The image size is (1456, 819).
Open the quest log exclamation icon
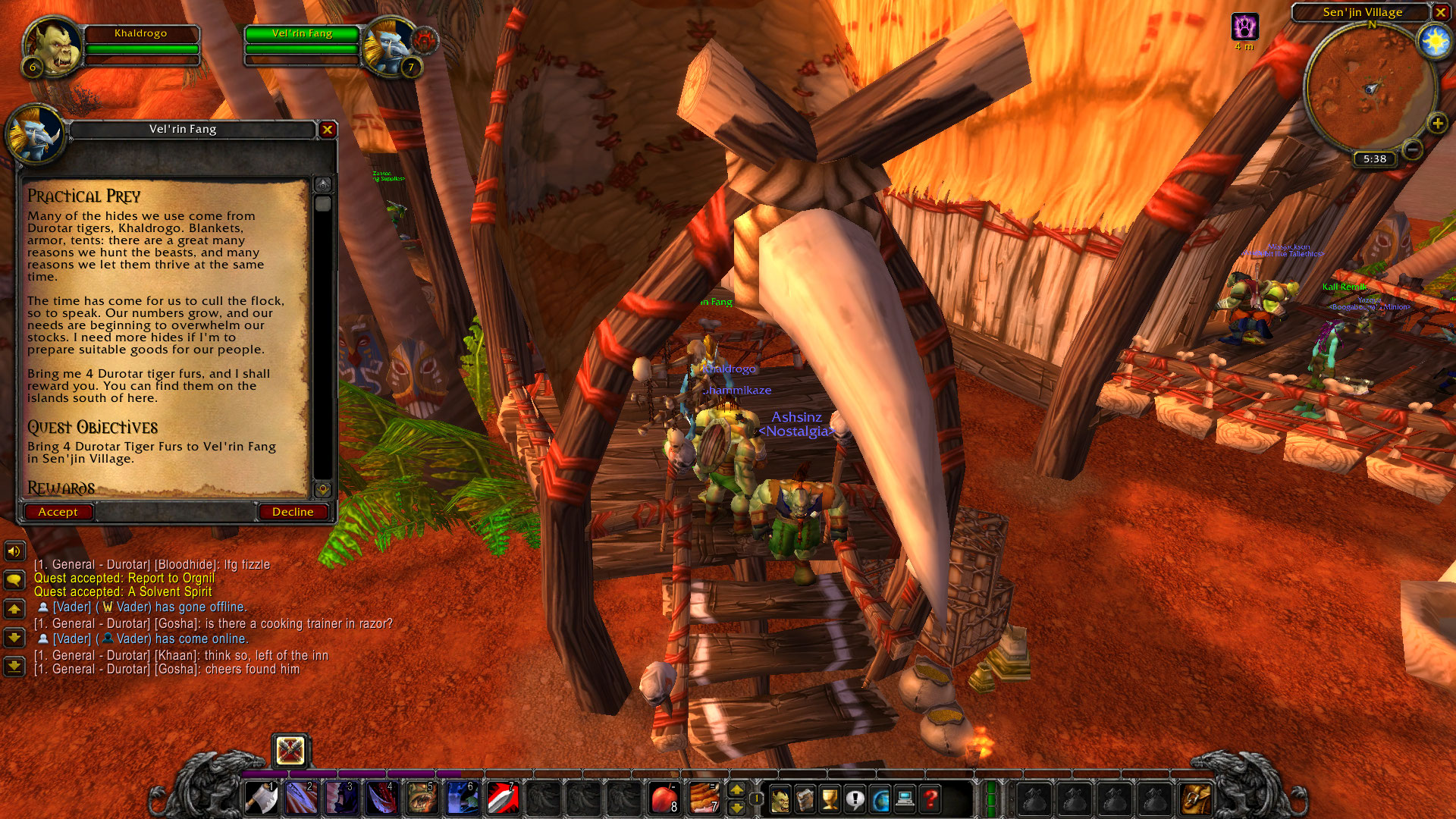(x=855, y=798)
